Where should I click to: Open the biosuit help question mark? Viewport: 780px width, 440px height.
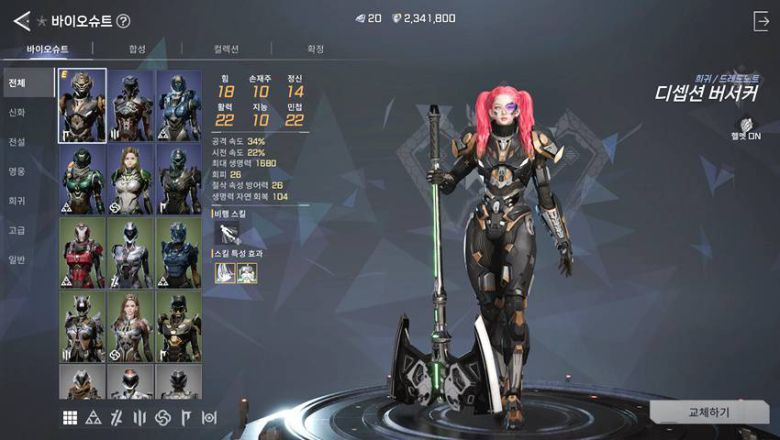pyautogui.click(x=123, y=20)
